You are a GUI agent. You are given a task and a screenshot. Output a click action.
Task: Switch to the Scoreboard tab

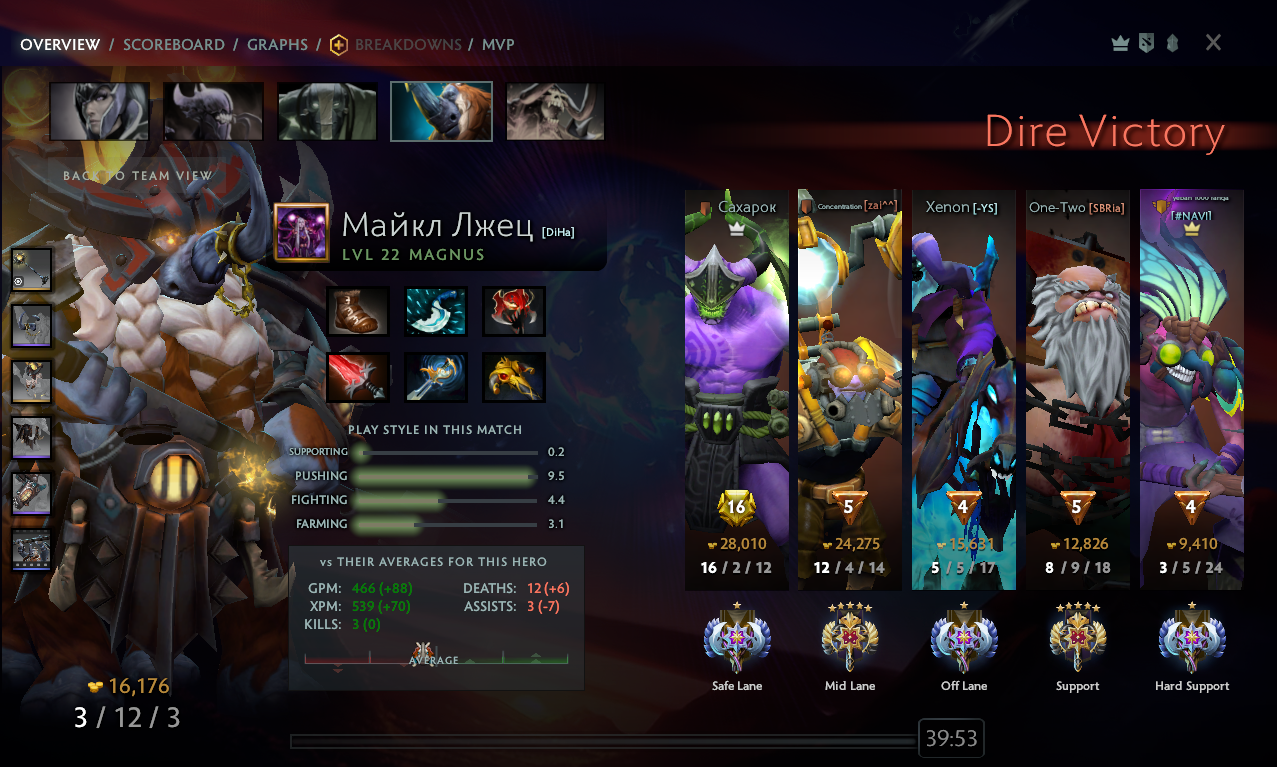point(173,44)
